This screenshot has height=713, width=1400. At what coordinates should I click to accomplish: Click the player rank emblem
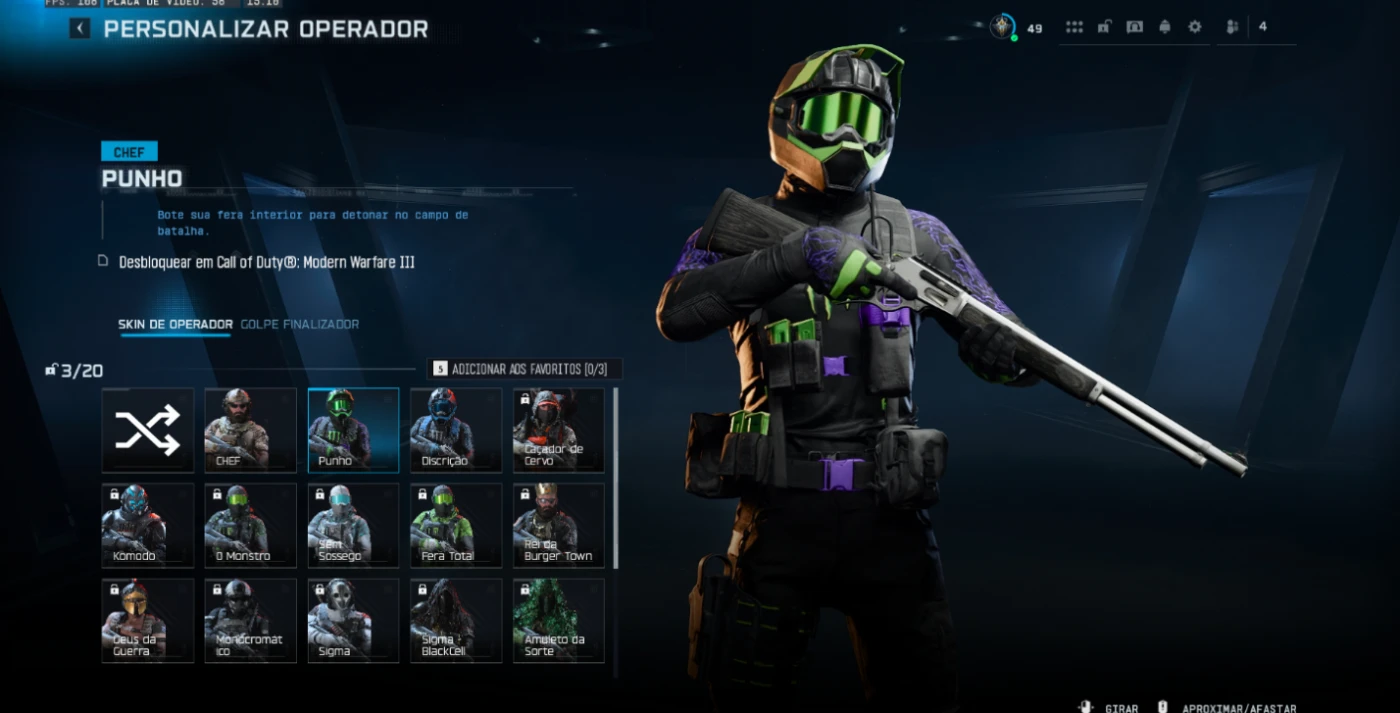tap(1002, 27)
